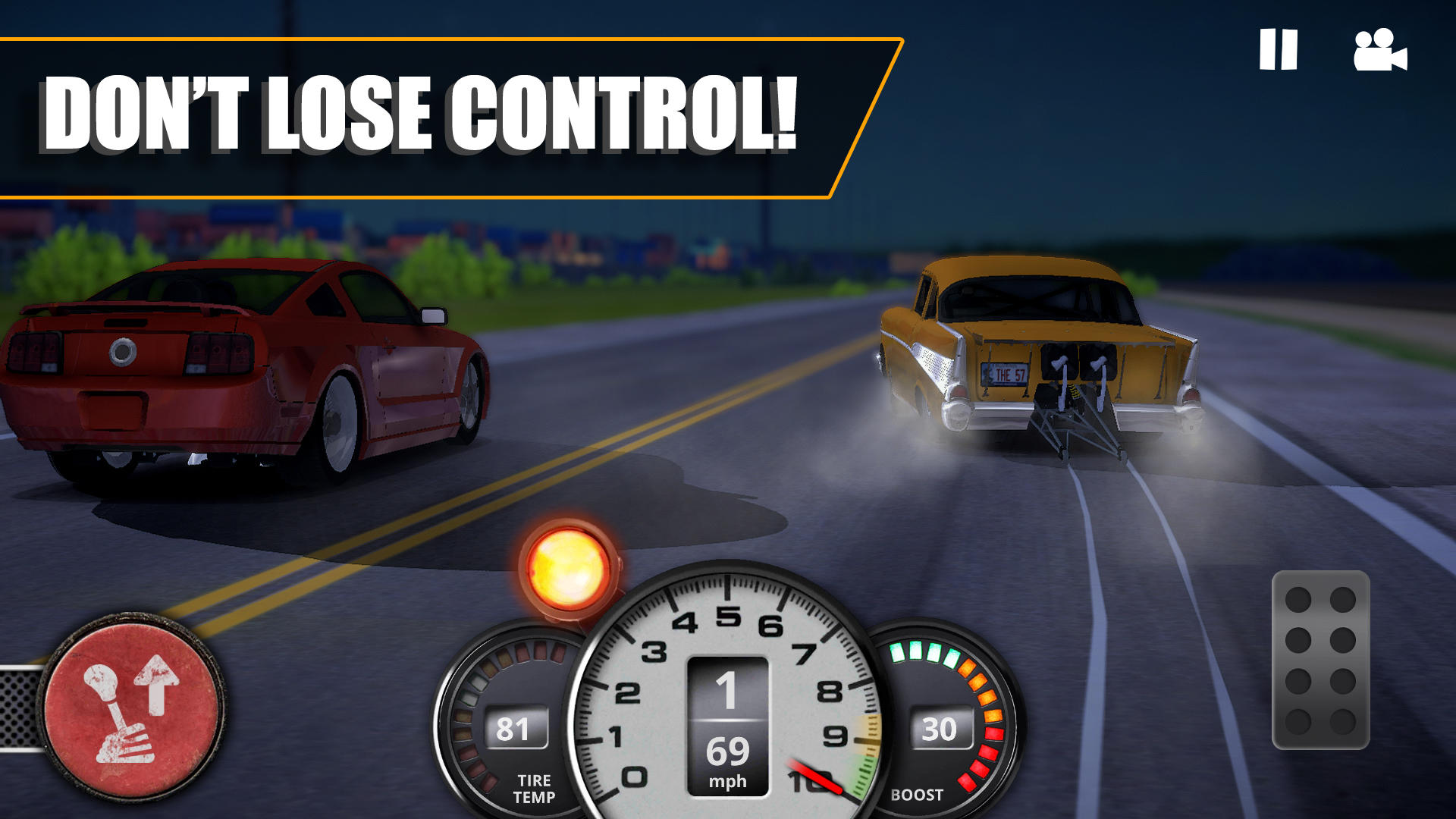Tap the Boost value showing 30
1456x819 pixels.
point(940,728)
